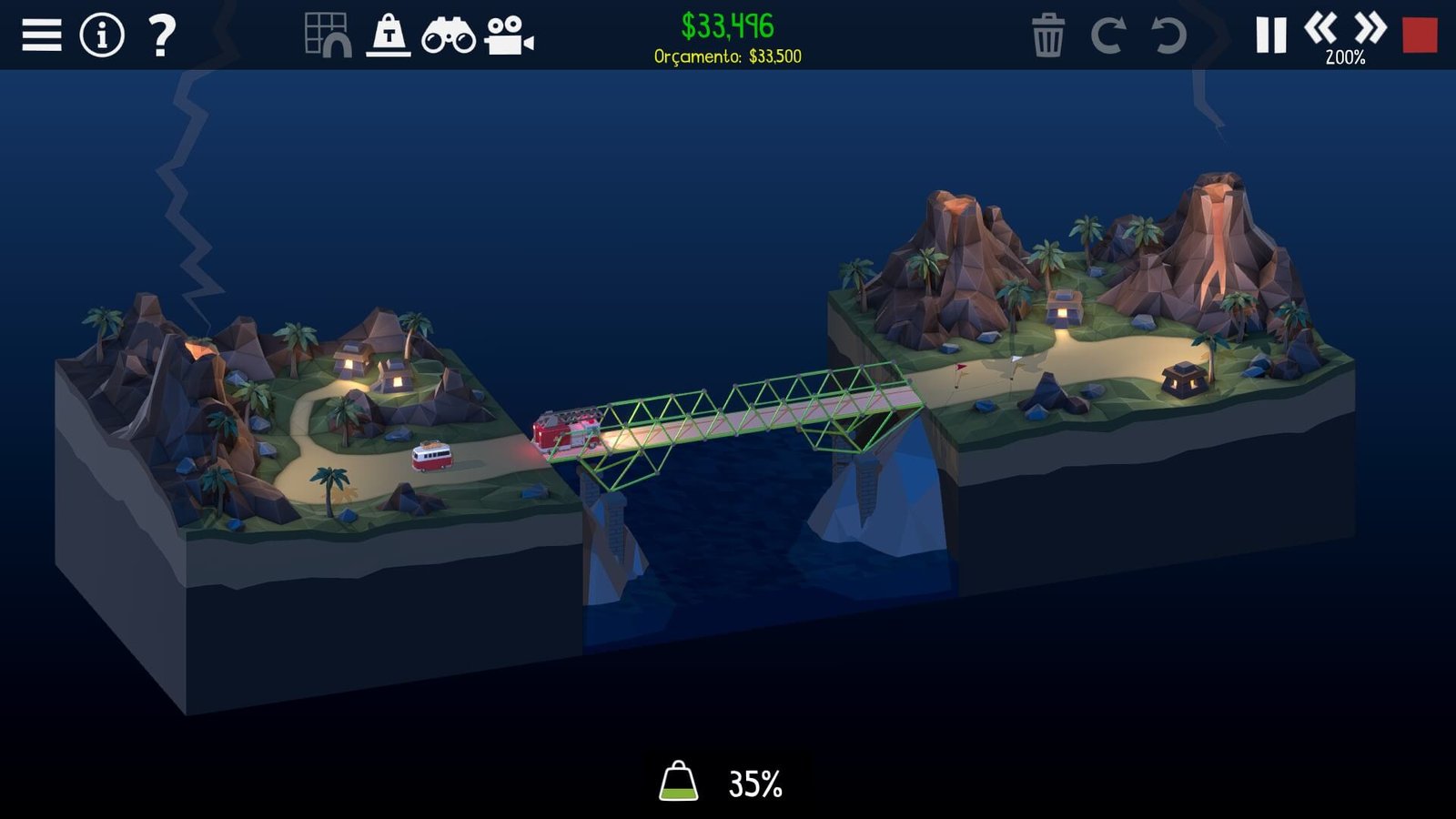Show level info via the circled i icon
Image resolution: width=1456 pixels, height=819 pixels.
tap(102, 35)
